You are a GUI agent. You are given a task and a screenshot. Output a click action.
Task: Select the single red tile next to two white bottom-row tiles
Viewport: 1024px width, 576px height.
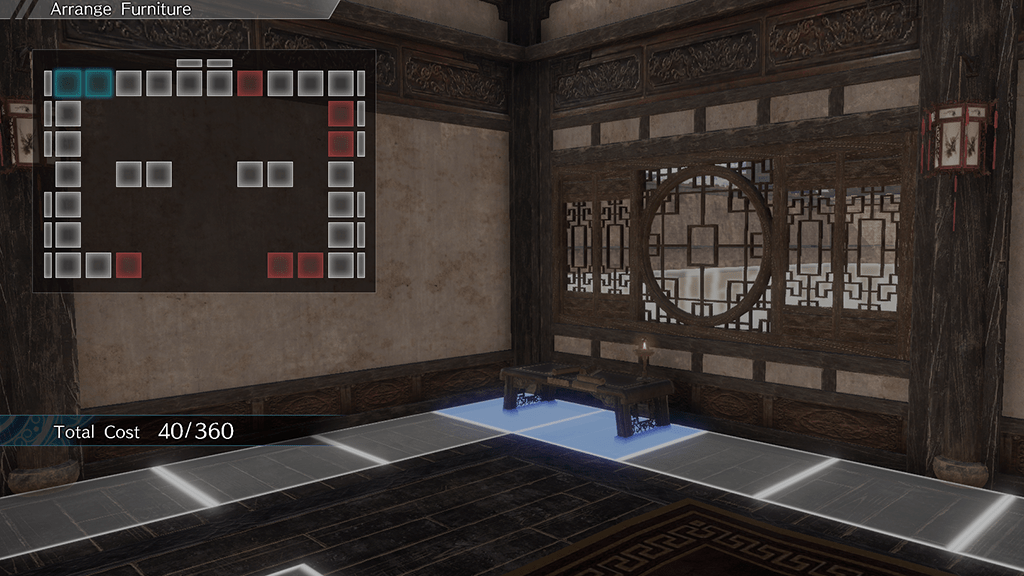128,265
